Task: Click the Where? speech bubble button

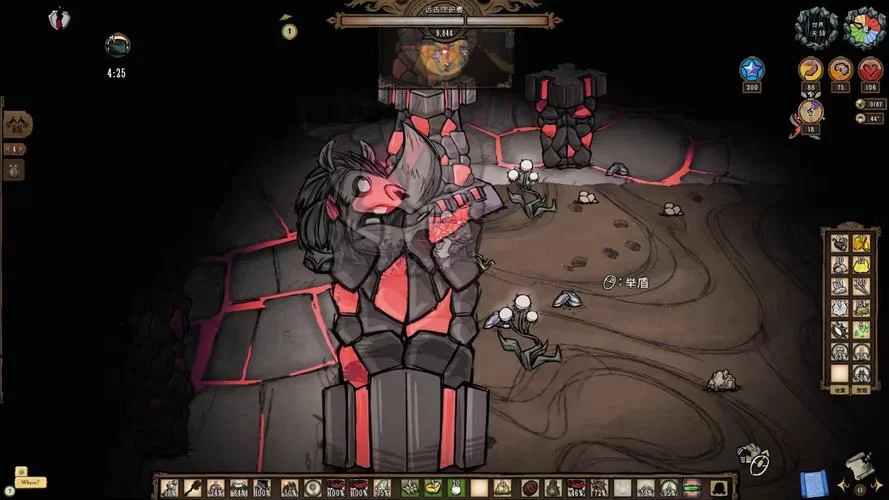Action: (30, 482)
